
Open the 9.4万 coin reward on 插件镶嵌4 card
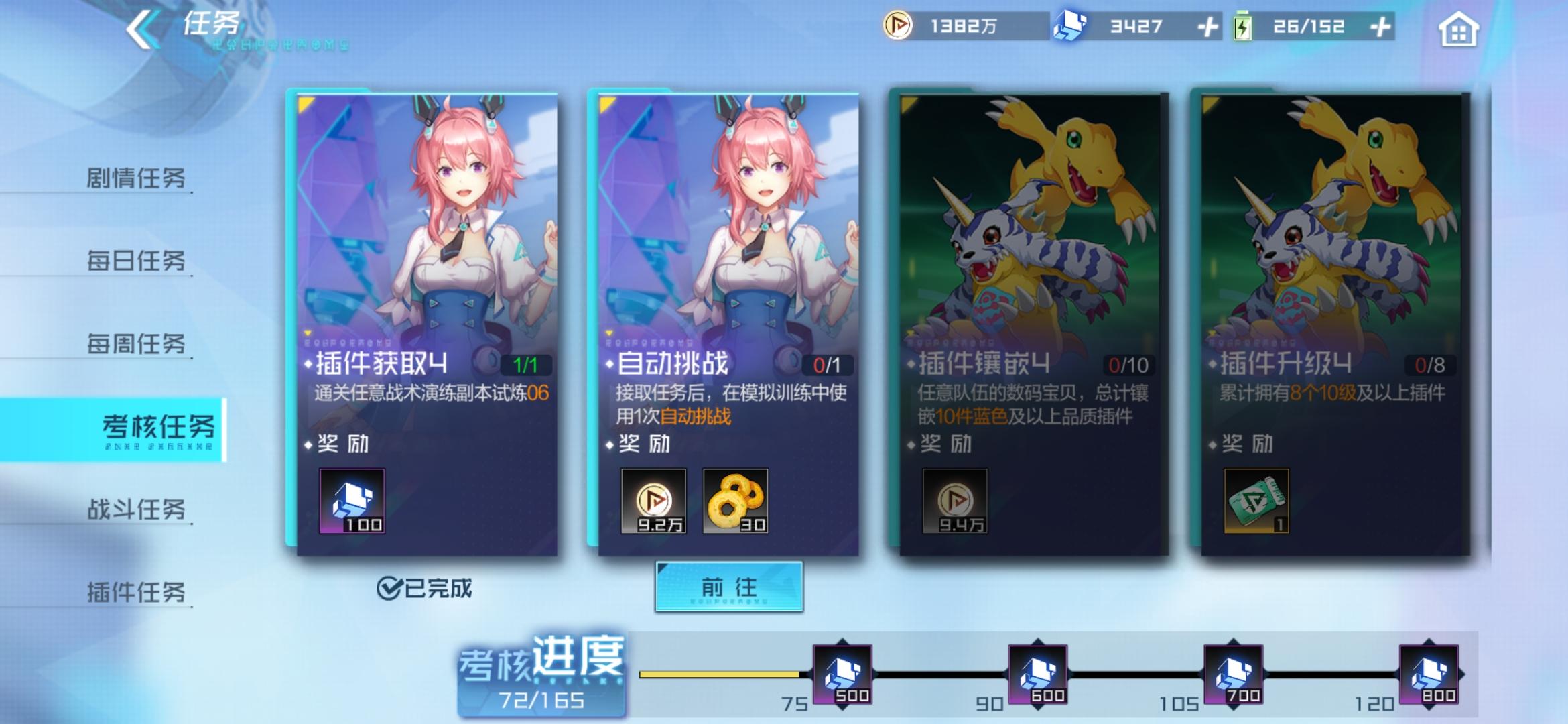tap(954, 501)
